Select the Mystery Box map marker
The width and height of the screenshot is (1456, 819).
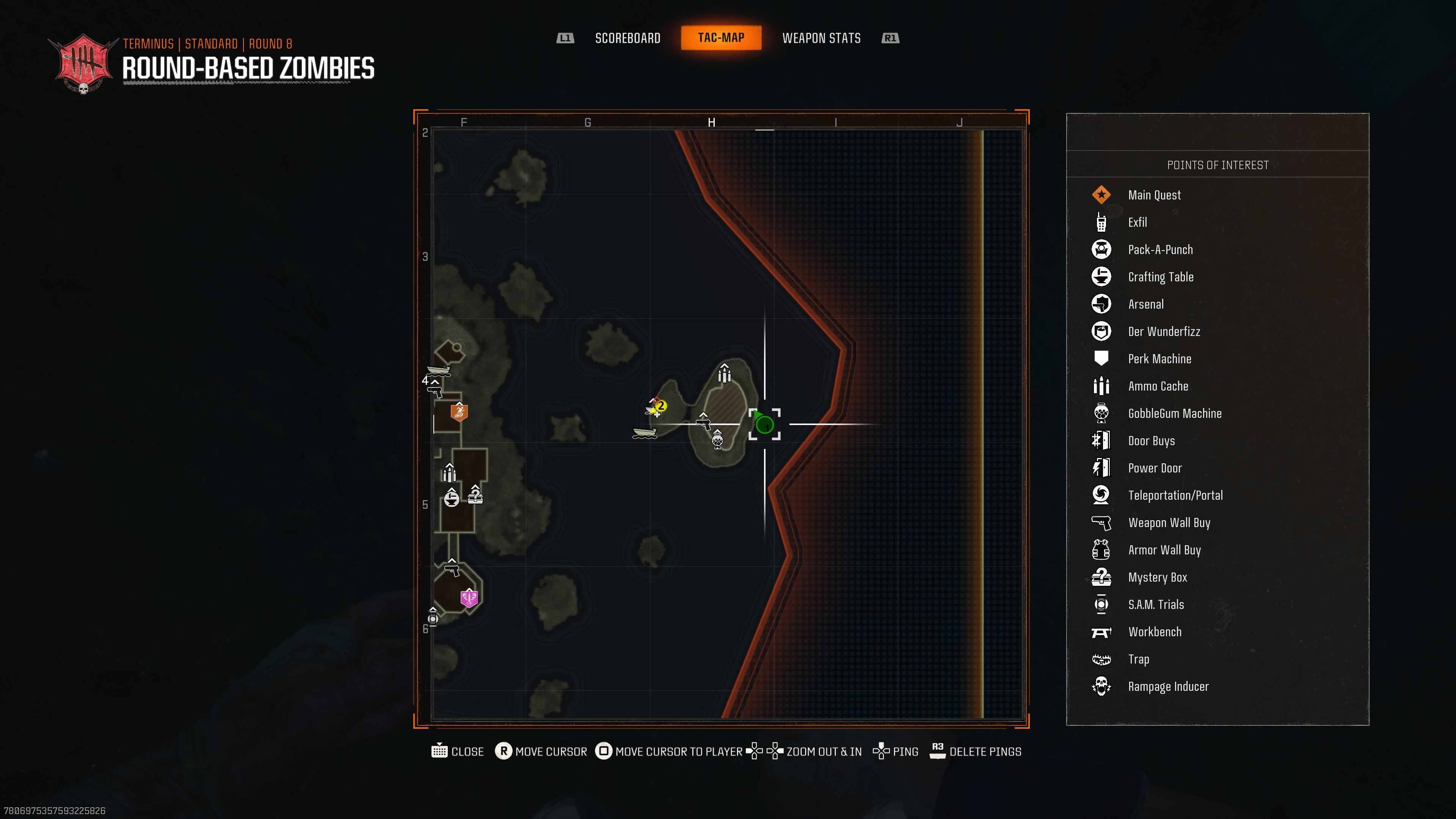pos(475,495)
